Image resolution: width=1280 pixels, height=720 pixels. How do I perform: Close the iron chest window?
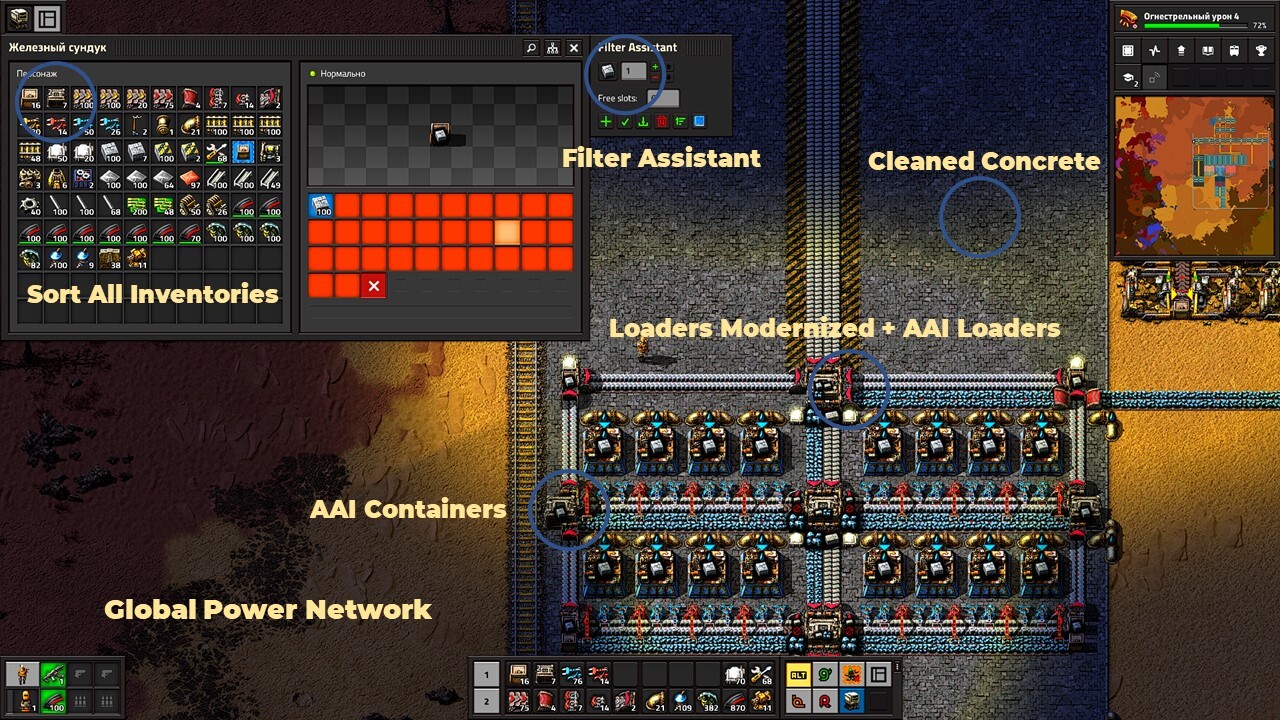[574, 48]
